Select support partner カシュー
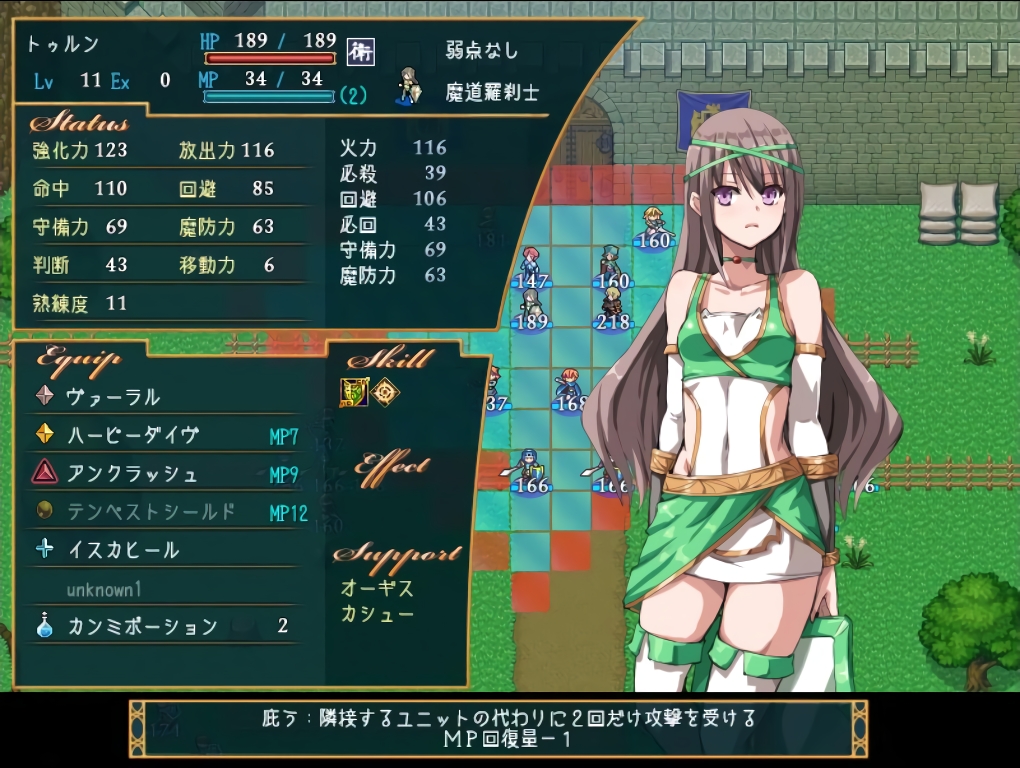The height and width of the screenshot is (768, 1020). coord(377,613)
